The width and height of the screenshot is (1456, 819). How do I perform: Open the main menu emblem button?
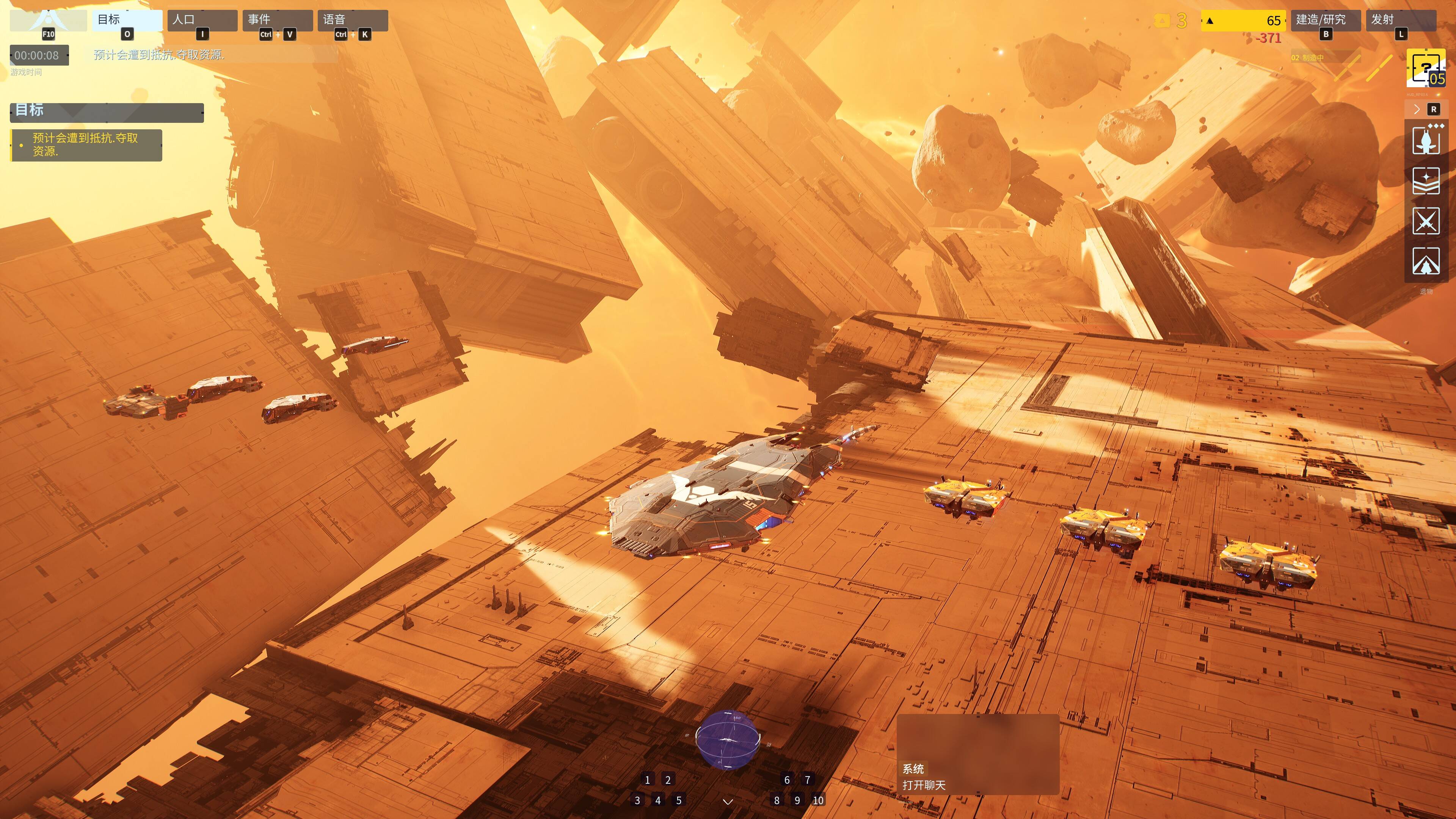tap(48, 21)
